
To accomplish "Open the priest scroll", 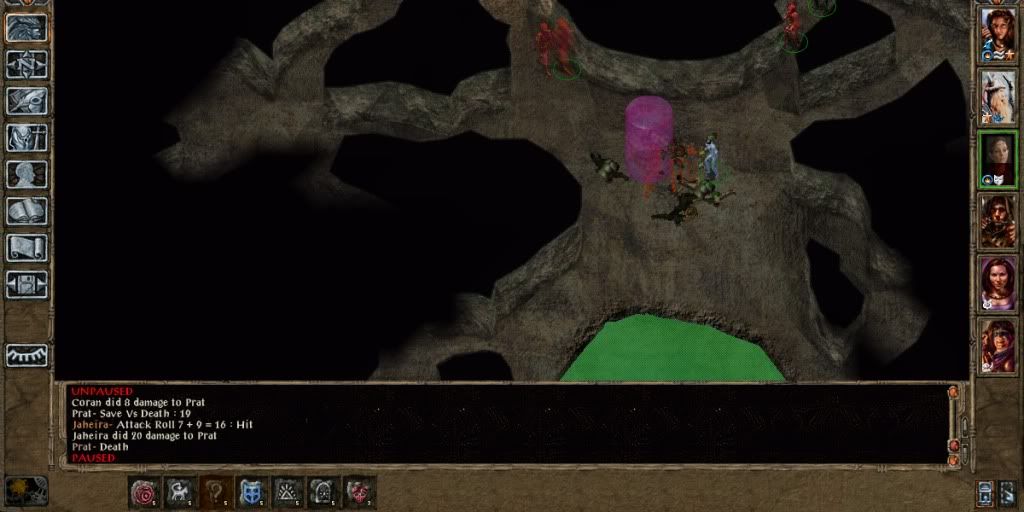I will [x=27, y=247].
